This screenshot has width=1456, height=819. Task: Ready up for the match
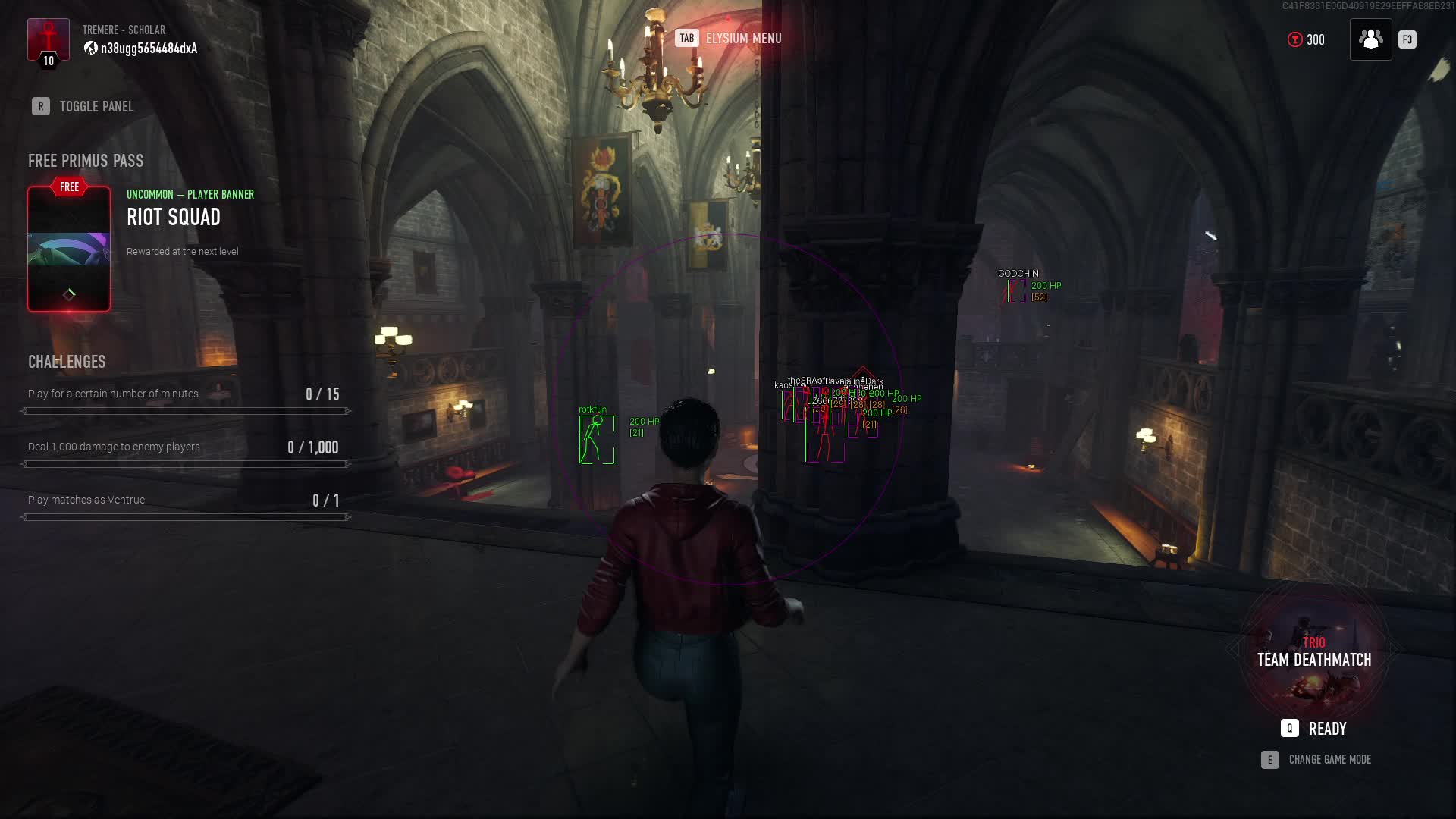1314,728
